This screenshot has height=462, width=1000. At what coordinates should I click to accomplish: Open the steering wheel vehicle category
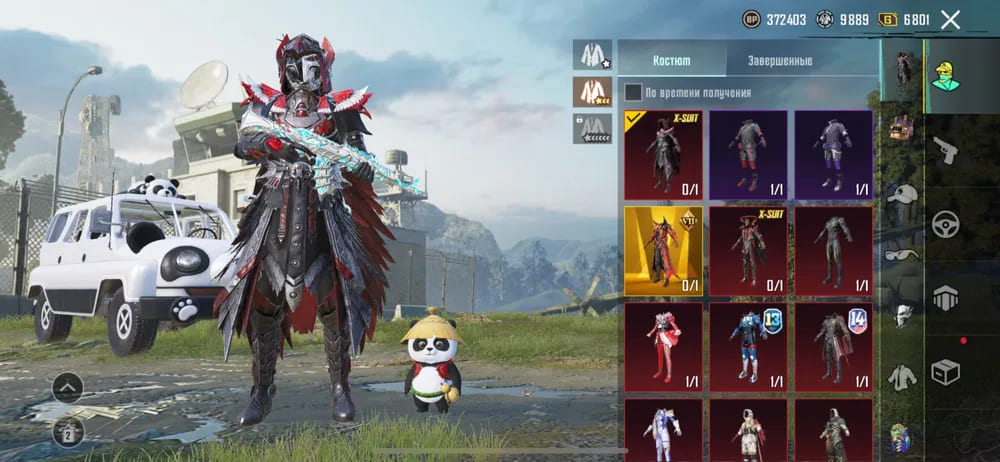coord(945,224)
